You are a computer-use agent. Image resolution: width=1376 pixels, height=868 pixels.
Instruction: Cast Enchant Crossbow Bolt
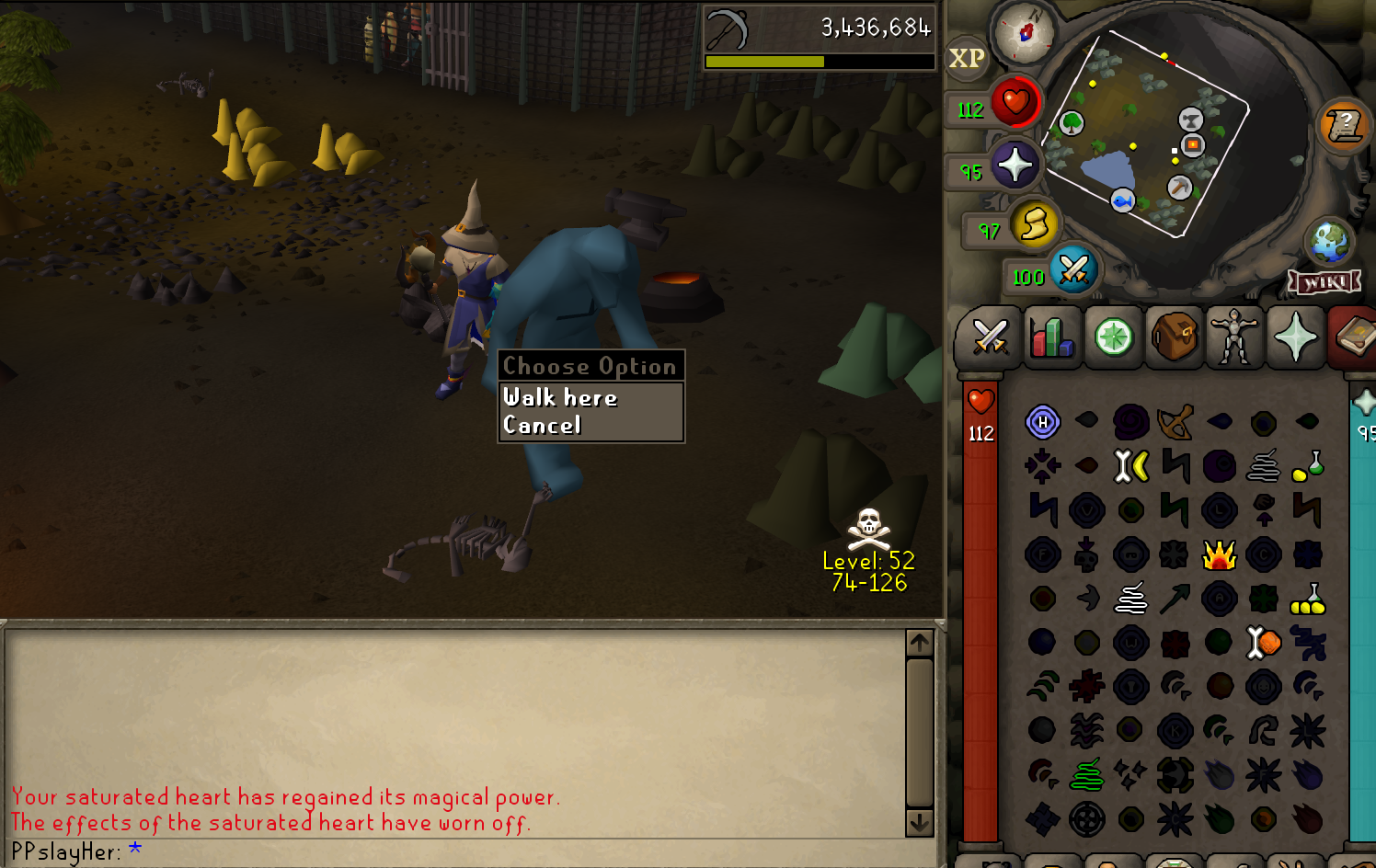(1175, 423)
